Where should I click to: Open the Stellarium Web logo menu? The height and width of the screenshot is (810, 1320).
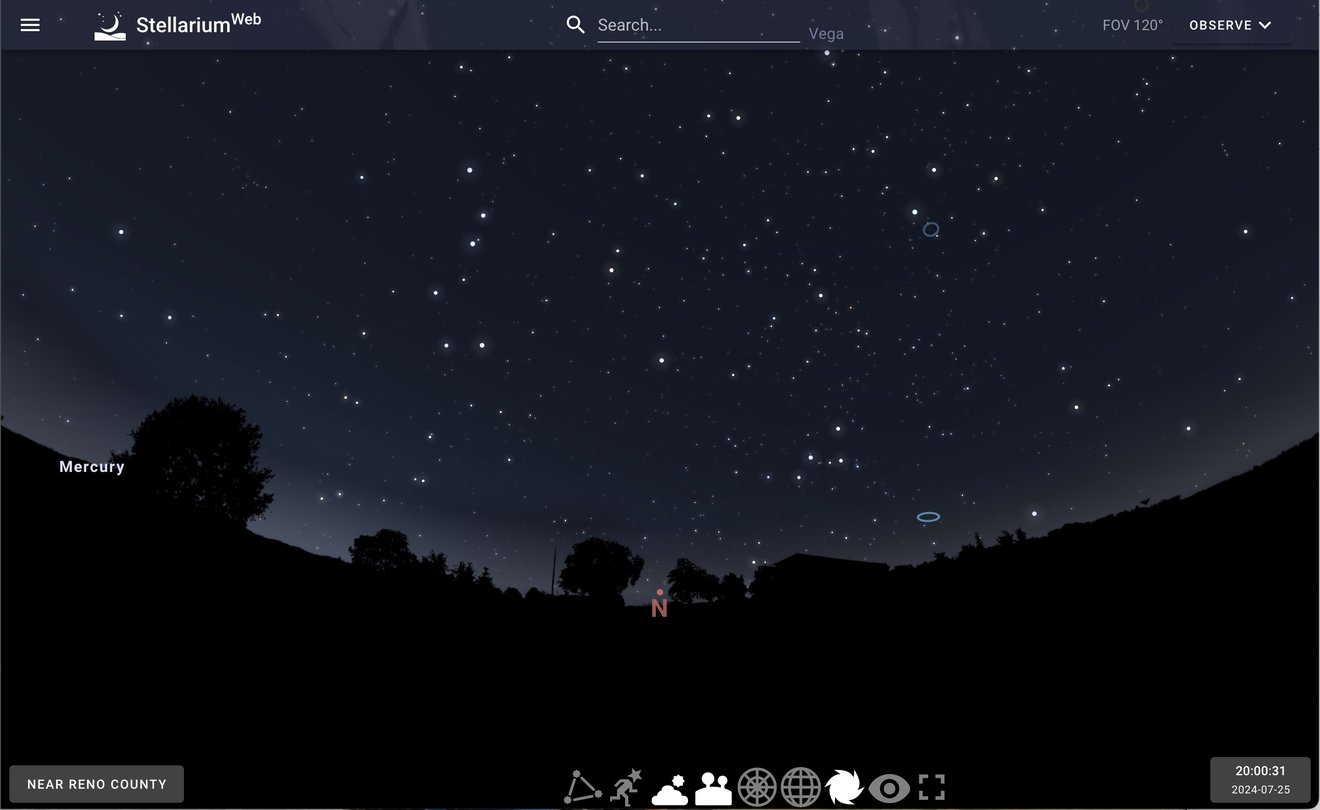pyautogui.click(x=176, y=24)
